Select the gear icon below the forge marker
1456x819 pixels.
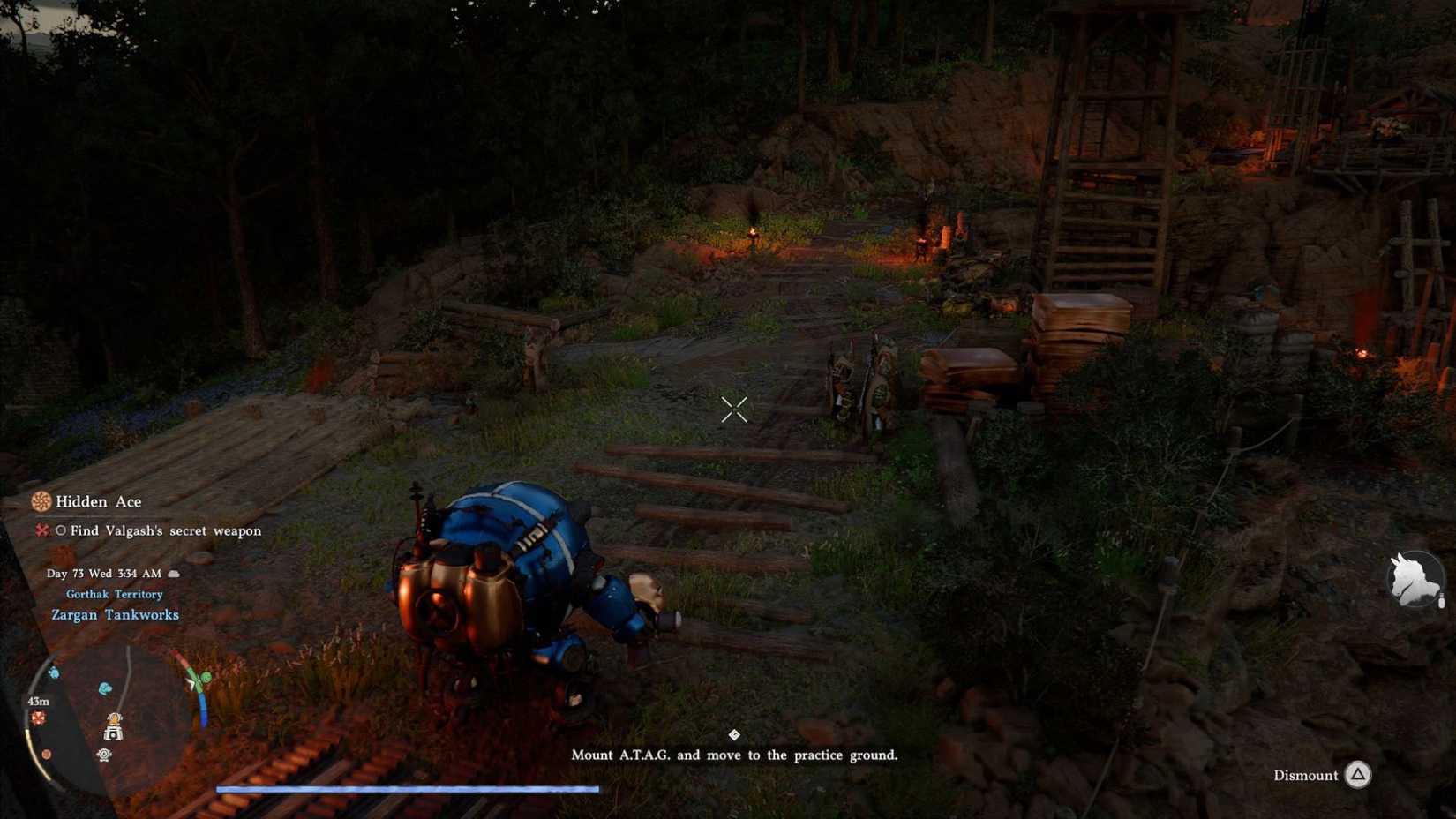pyautogui.click(x=103, y=753)
